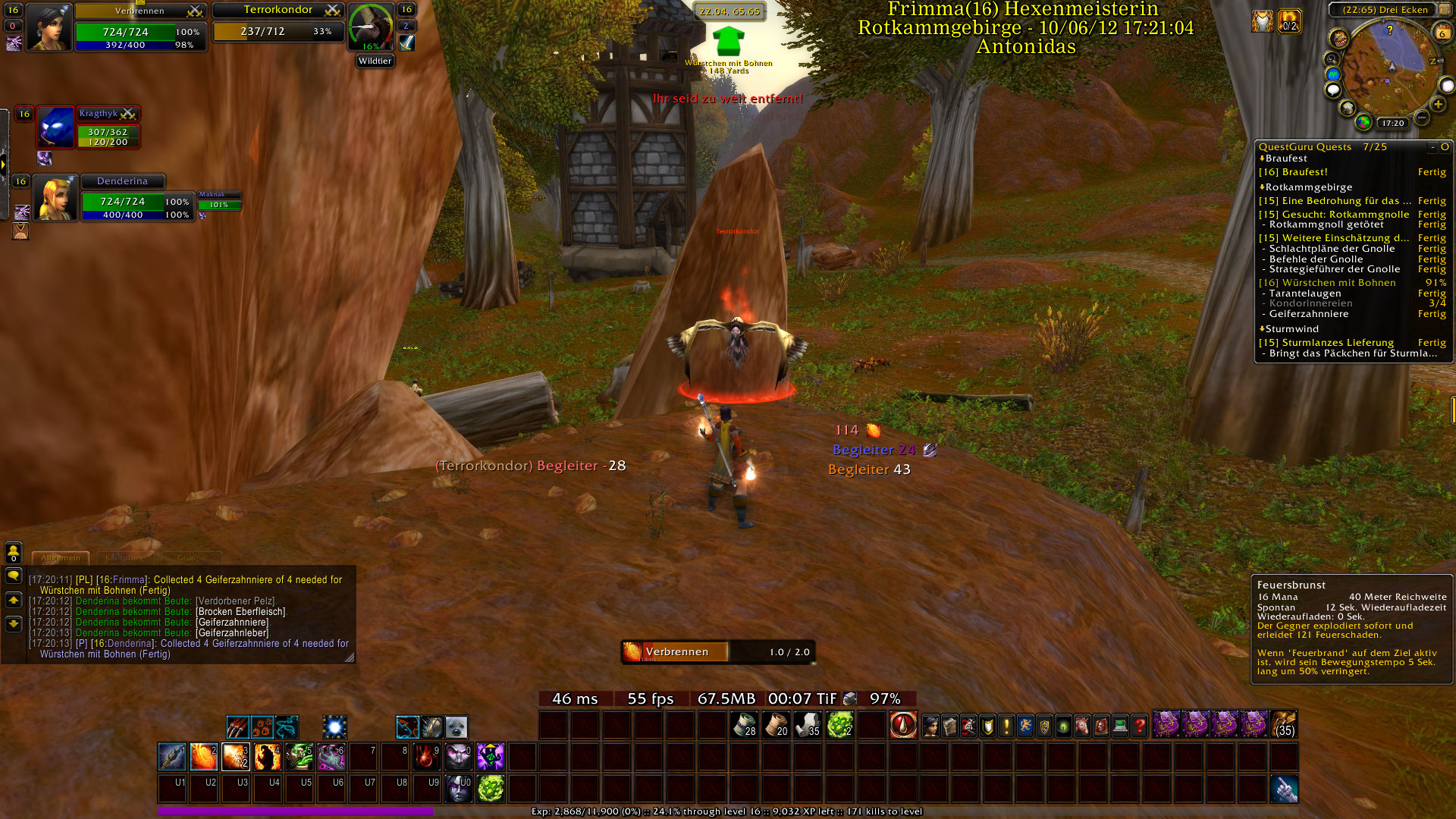
Task: Activate the pet claw attack ability
Action: pyautogui.click(x=237, y=727)
